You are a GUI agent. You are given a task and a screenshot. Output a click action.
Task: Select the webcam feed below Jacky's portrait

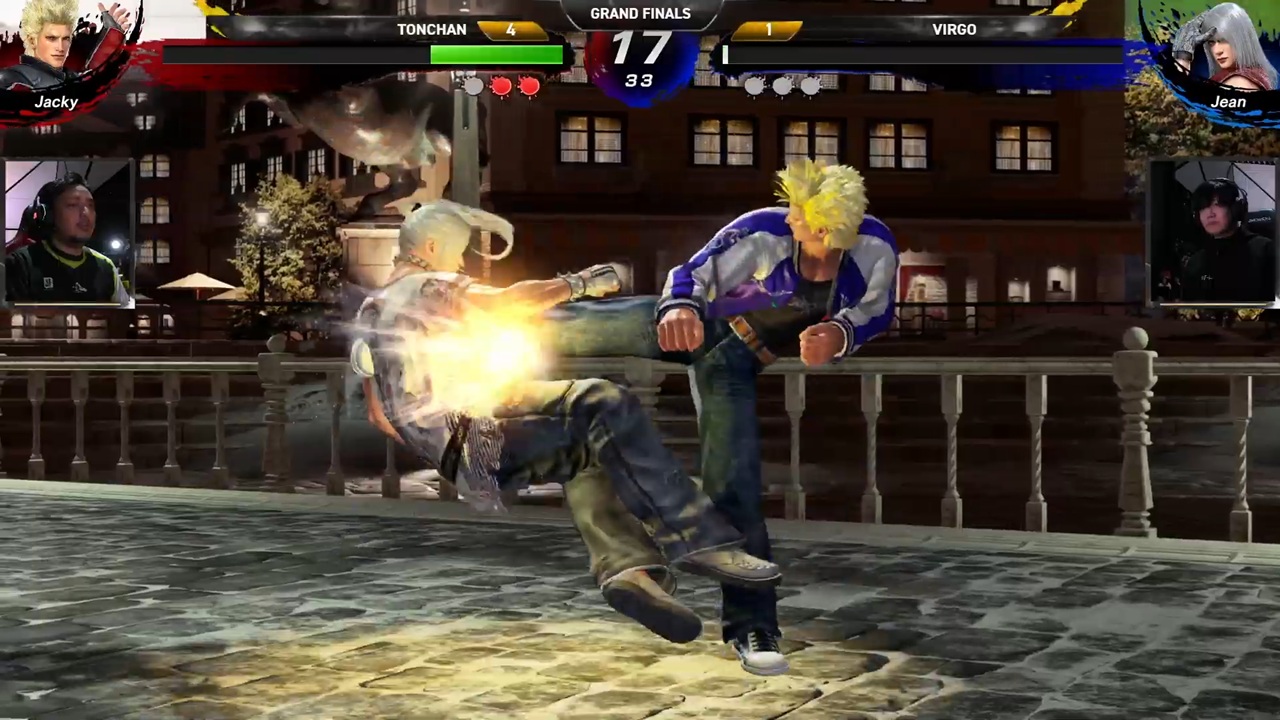coord(67,232)
